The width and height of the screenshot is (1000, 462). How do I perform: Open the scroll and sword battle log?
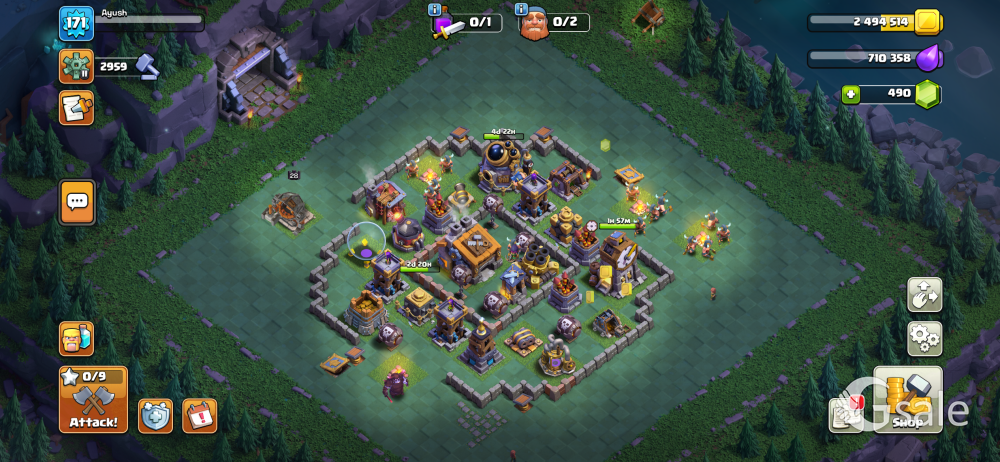(76, 108)
